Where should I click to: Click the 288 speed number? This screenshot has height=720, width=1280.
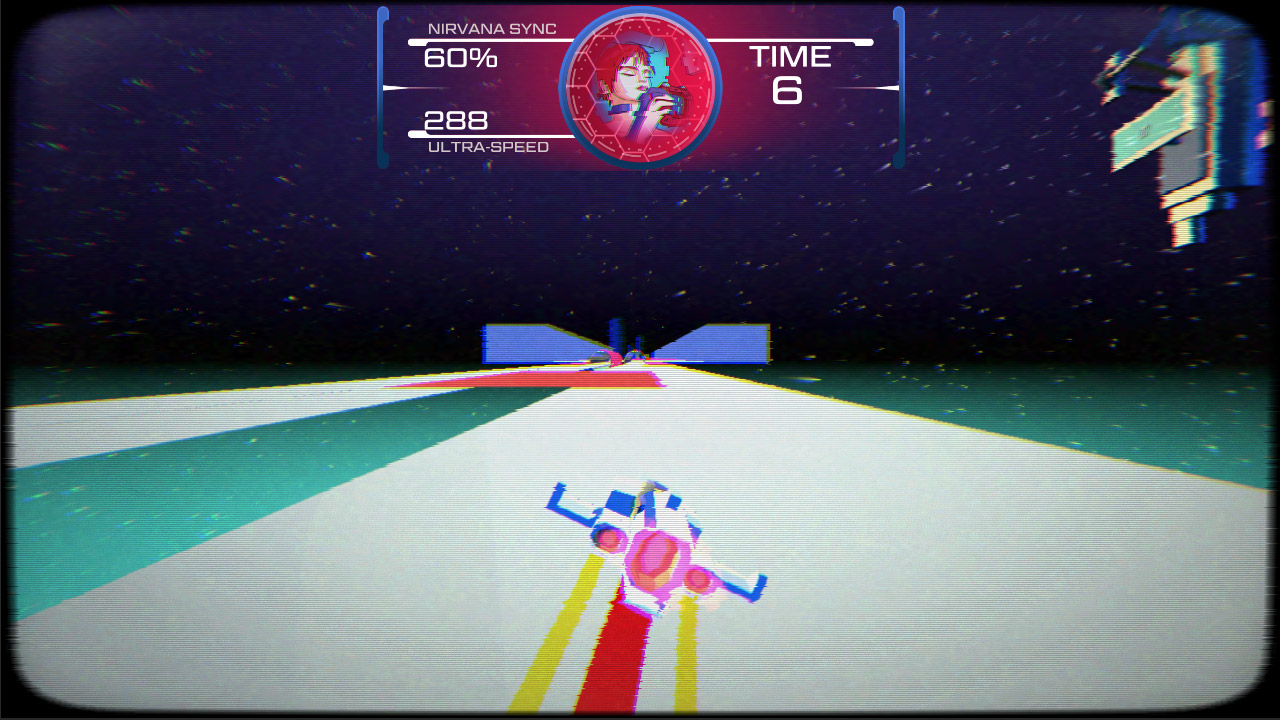(456, 122)
